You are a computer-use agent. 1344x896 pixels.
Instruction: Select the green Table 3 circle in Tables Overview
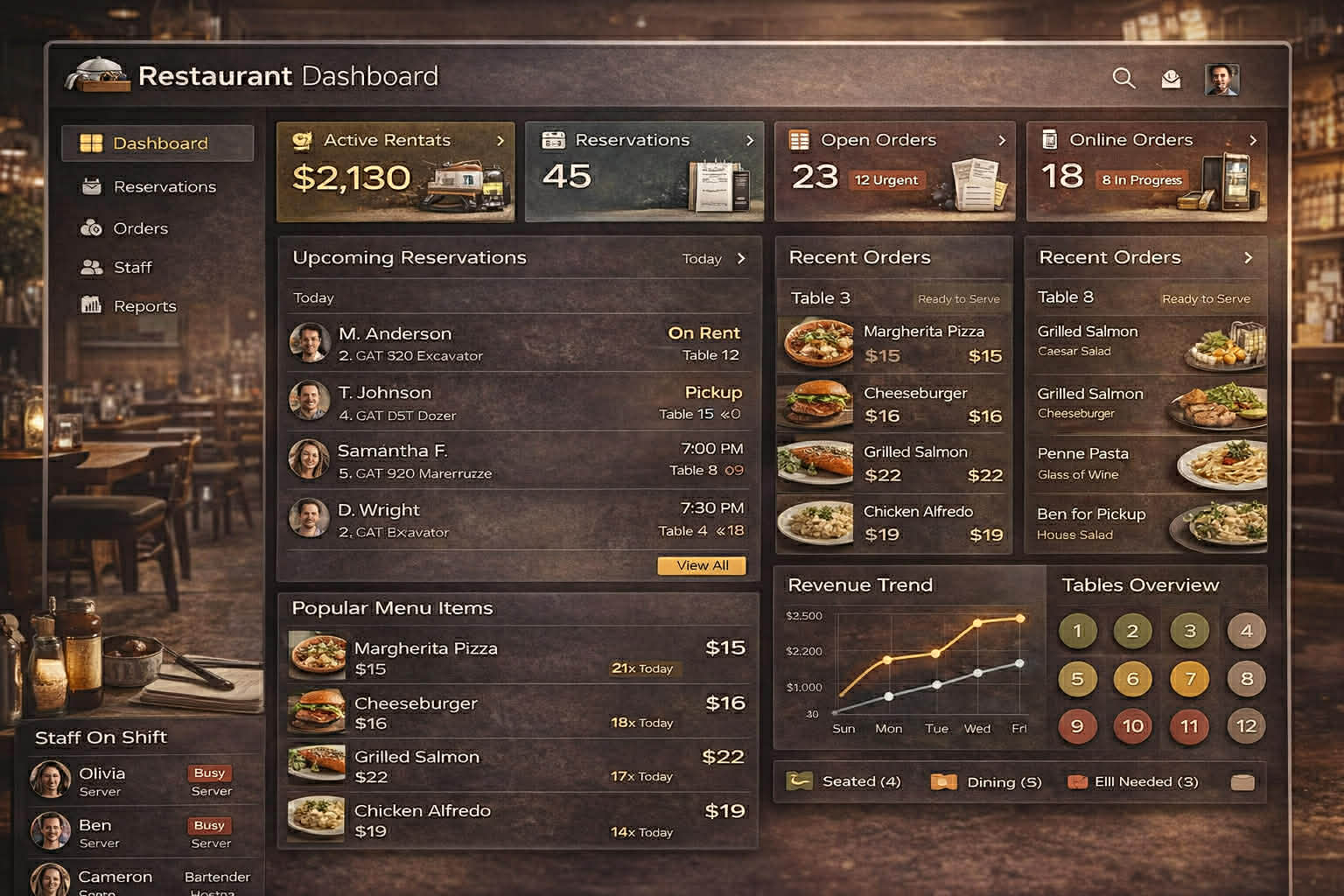tap(1189, 630)
